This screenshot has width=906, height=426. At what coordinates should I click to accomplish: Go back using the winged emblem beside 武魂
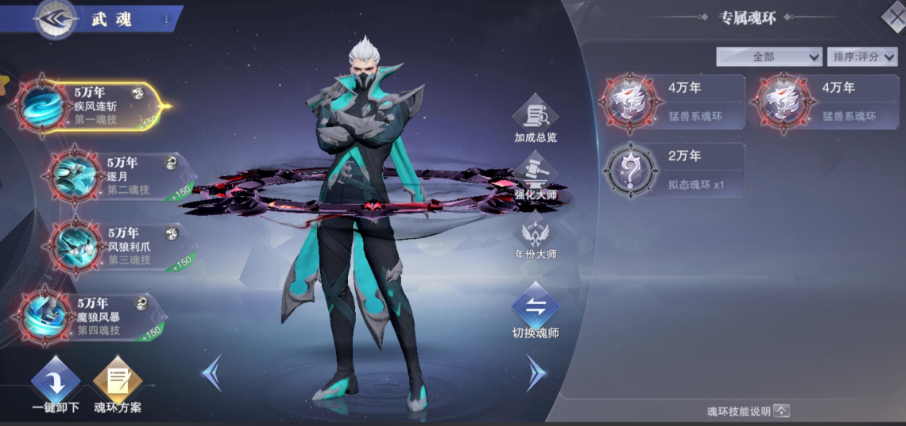pyautogui.click(x=58, y=20)
